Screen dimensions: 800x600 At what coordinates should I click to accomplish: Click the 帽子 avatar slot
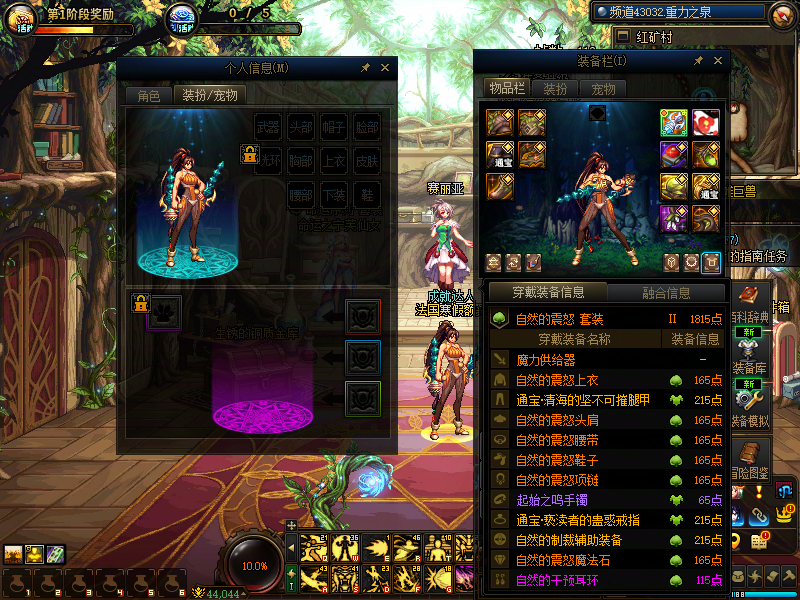pos(334,128)
